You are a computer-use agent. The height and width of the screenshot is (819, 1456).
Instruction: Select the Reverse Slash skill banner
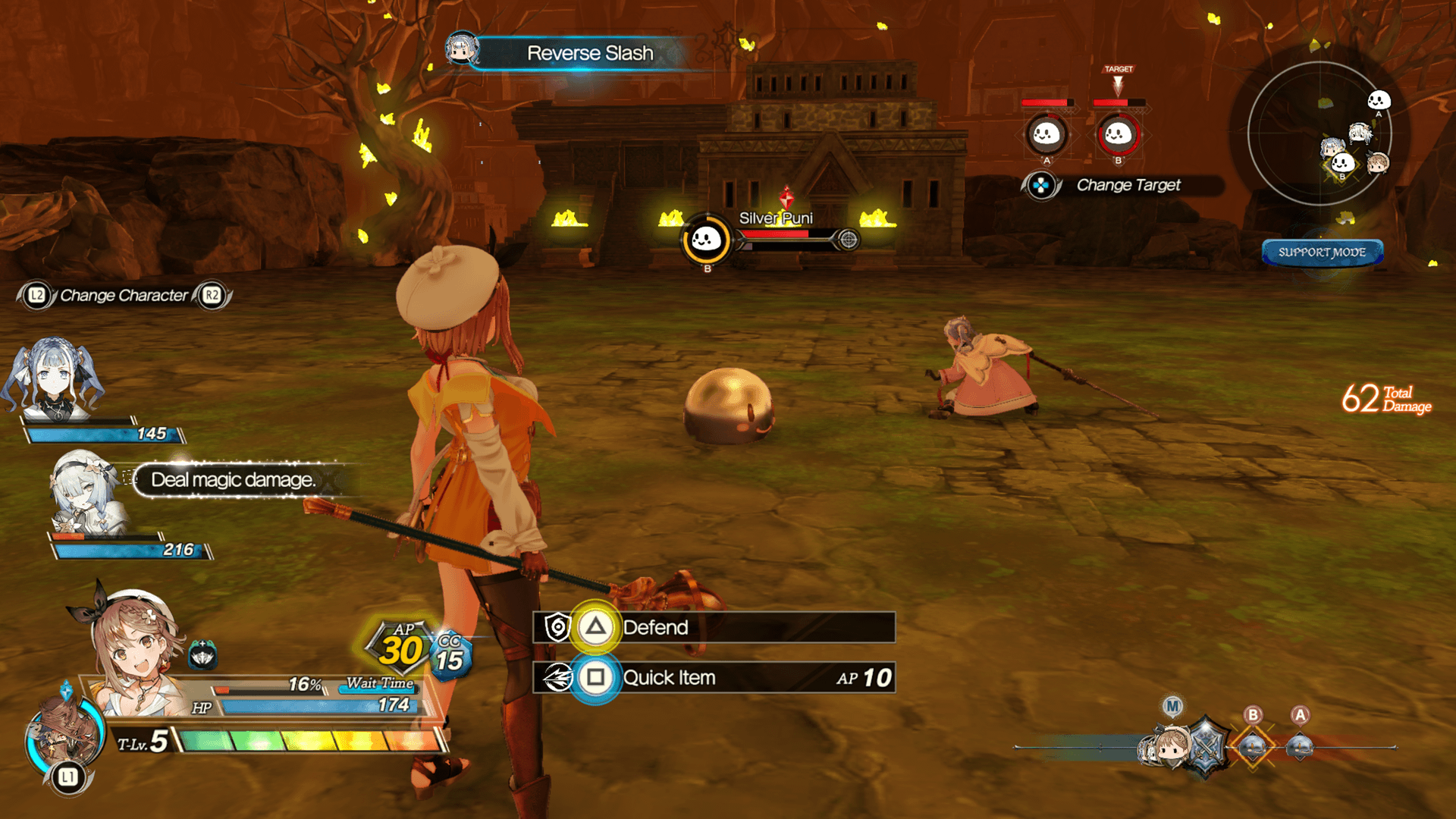tap(589, 53)
